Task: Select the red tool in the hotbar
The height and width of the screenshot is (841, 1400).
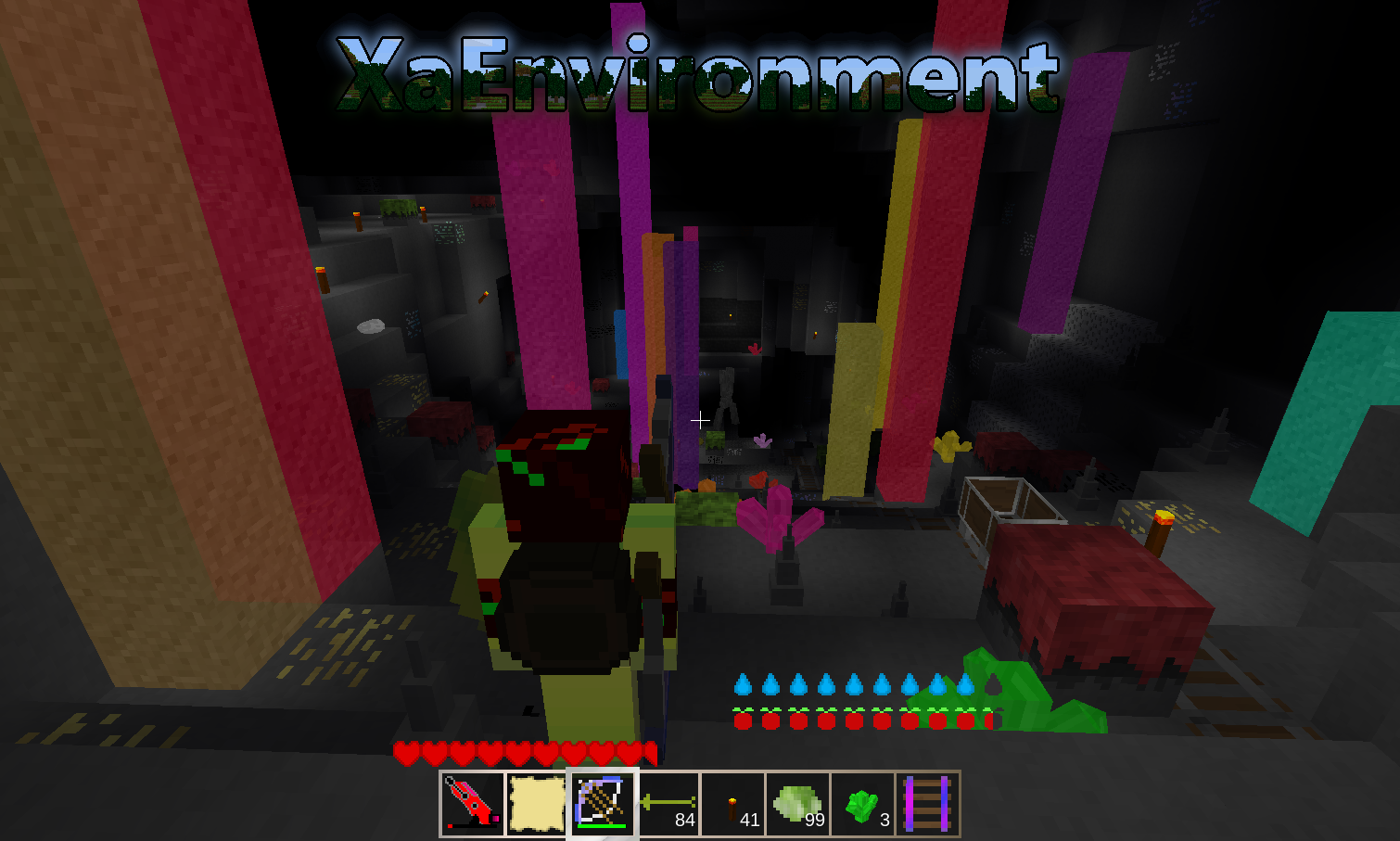Action: tap(472, 803)
